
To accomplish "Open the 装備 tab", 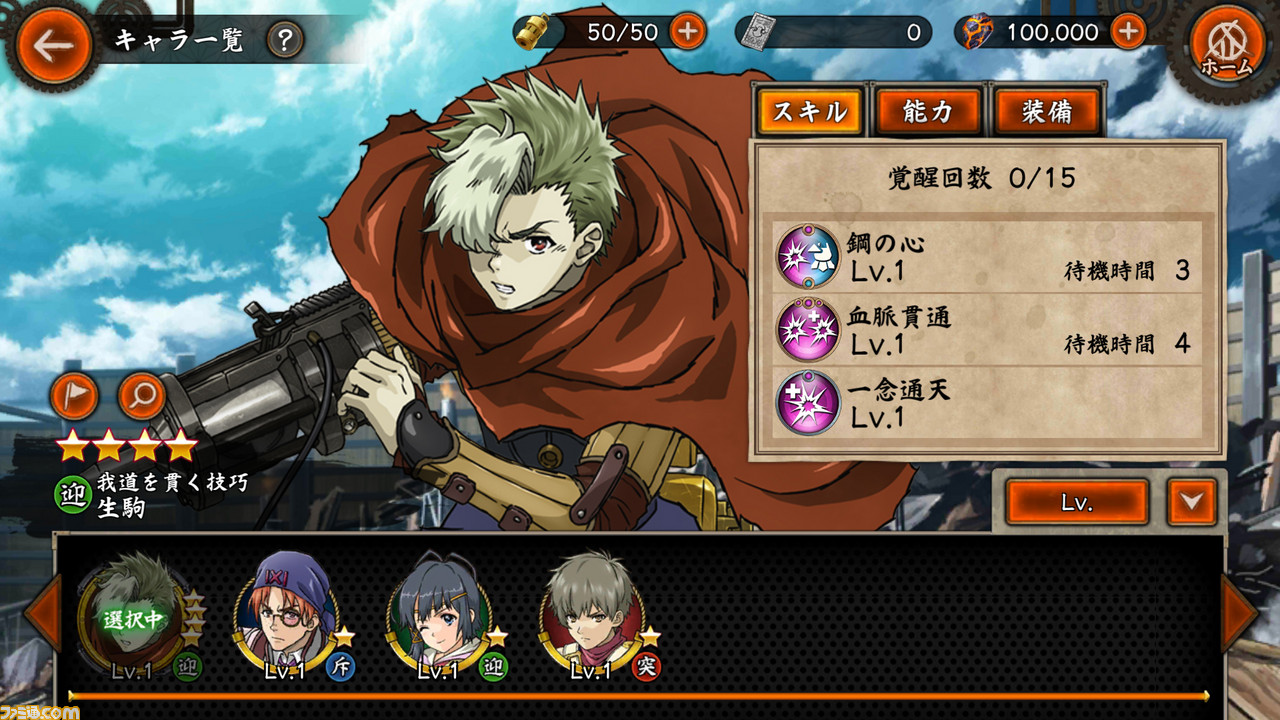I will coord(1046,111).
